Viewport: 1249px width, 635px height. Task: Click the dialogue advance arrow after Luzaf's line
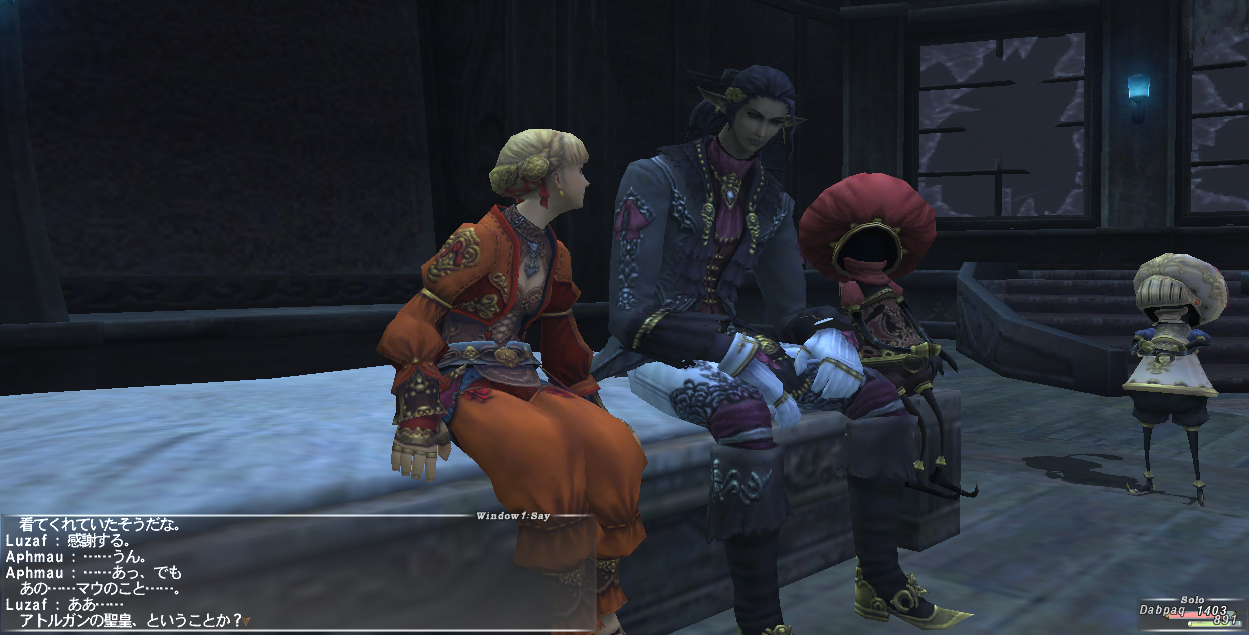click(247, 621)
